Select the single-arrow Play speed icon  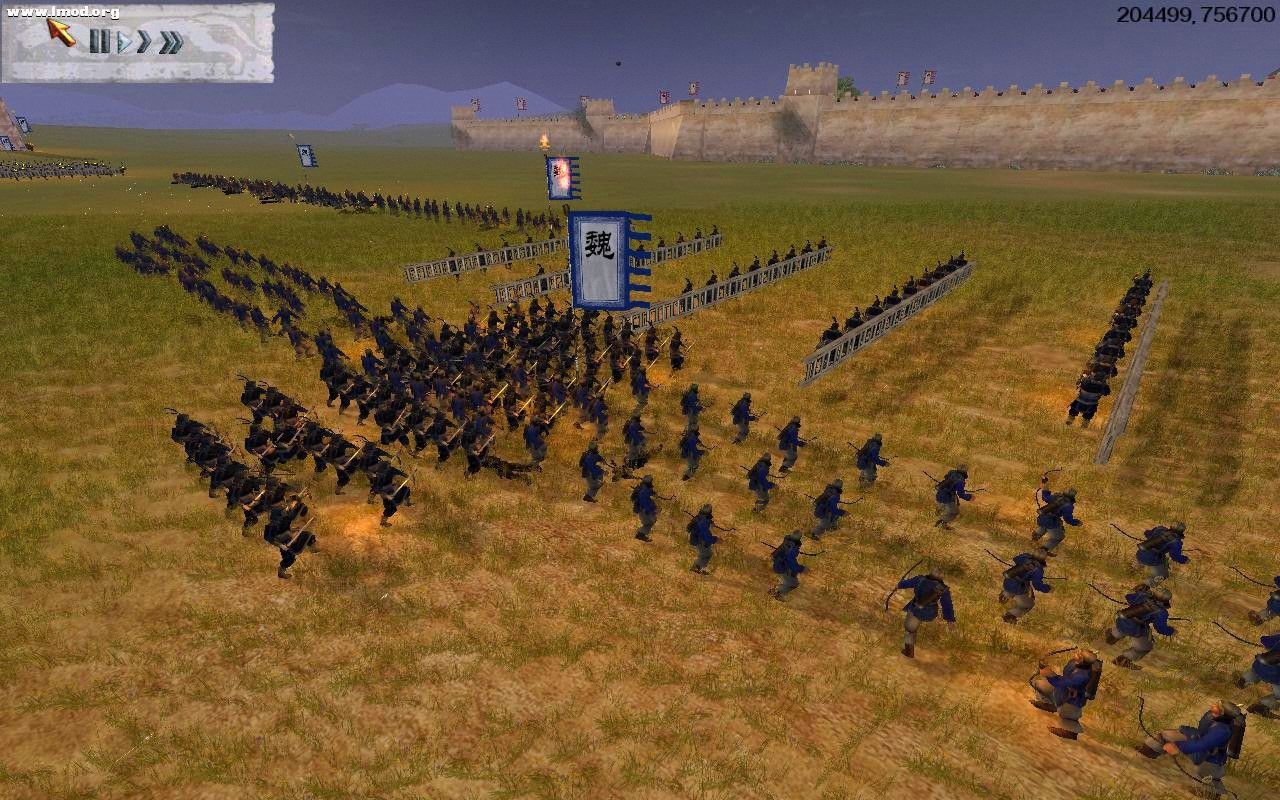click(x=127, y=43)
